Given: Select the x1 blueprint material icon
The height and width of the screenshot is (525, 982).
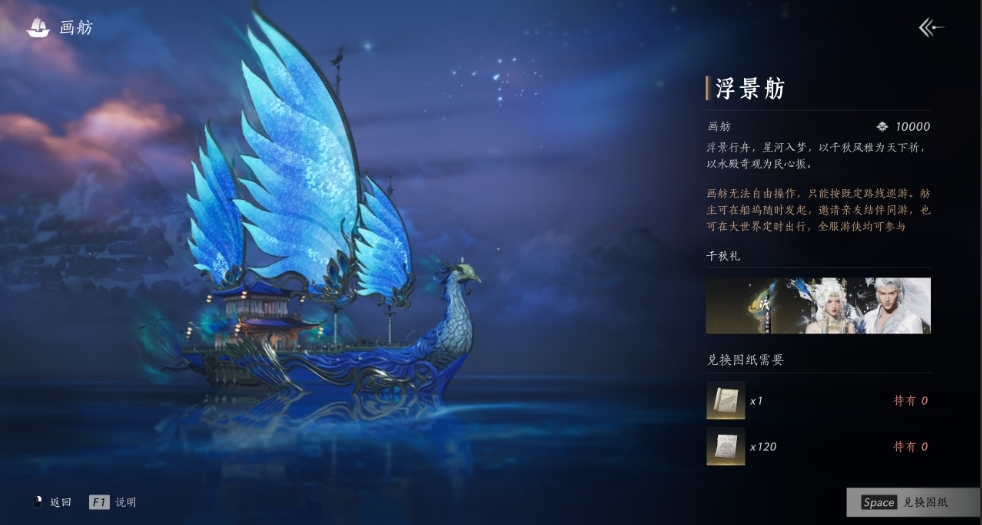Looking at the screenshot, I should tap(725, 400).
